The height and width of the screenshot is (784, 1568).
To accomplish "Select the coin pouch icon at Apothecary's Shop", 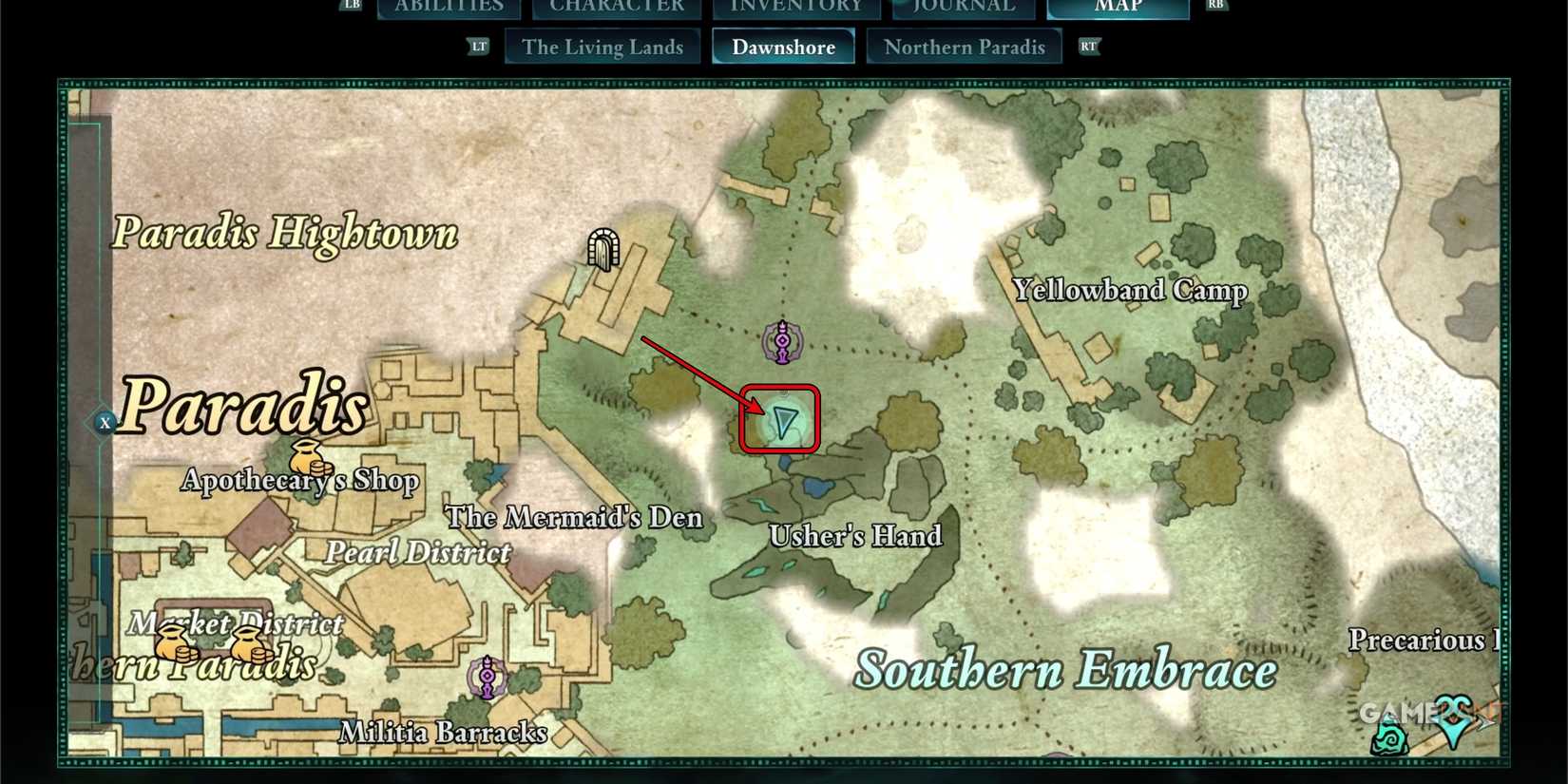I will click(x=305, y=457).
